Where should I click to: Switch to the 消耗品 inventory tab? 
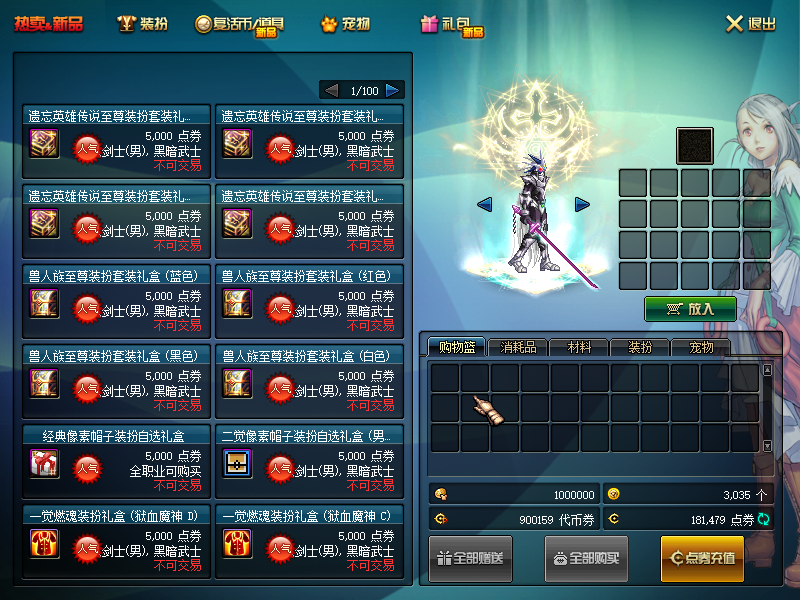point(518,347)
